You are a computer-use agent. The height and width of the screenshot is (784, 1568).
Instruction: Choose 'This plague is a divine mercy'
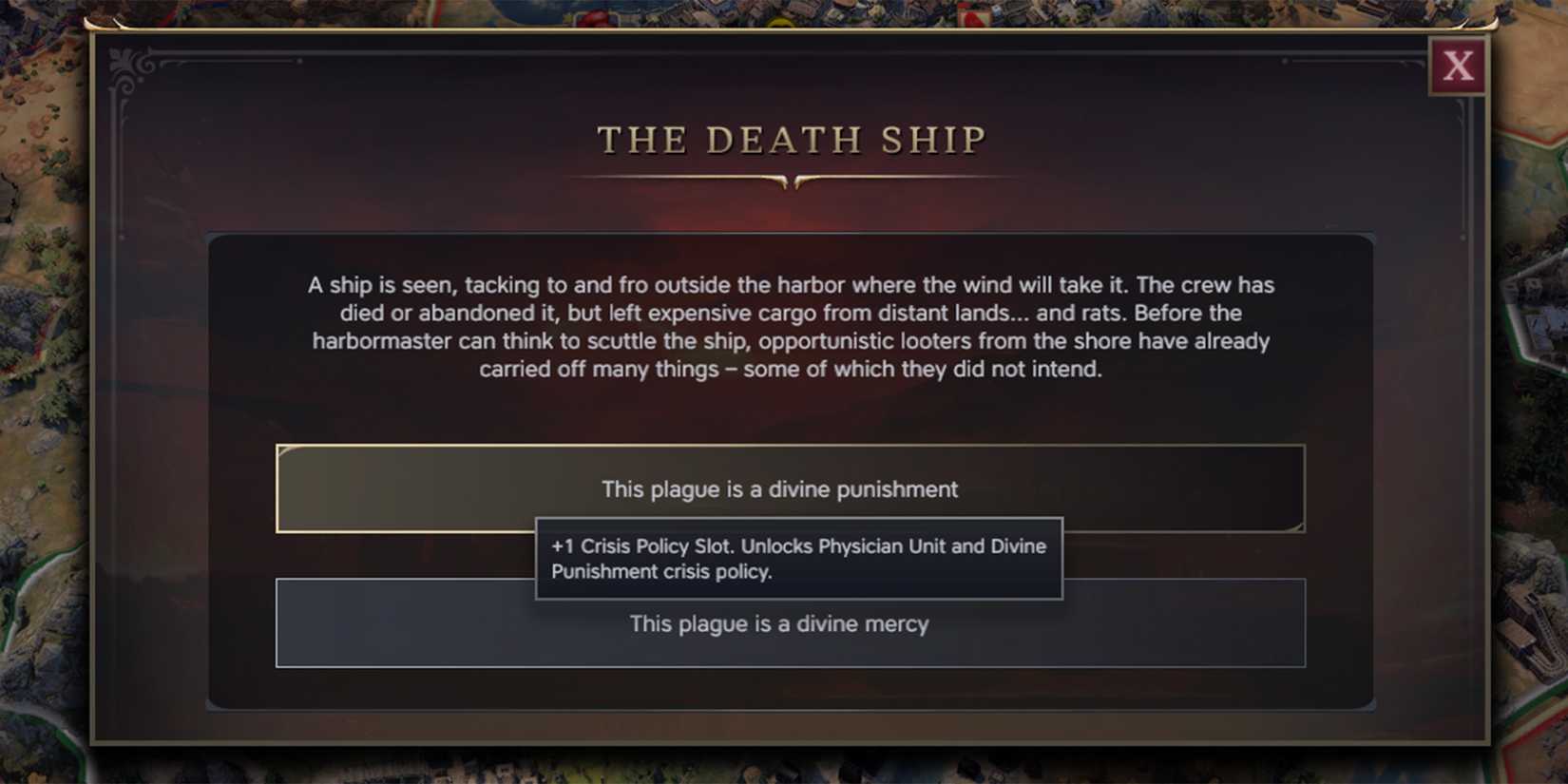click(779, 623)
